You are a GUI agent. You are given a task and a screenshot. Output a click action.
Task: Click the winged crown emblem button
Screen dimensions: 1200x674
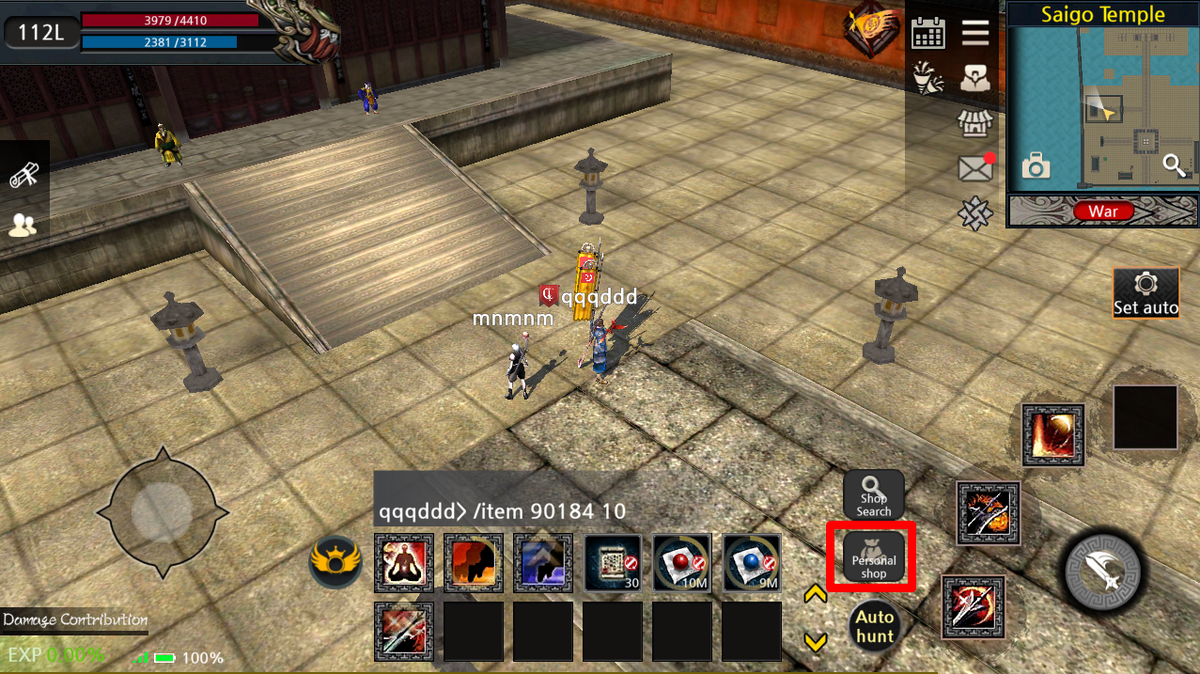[335, 562]
